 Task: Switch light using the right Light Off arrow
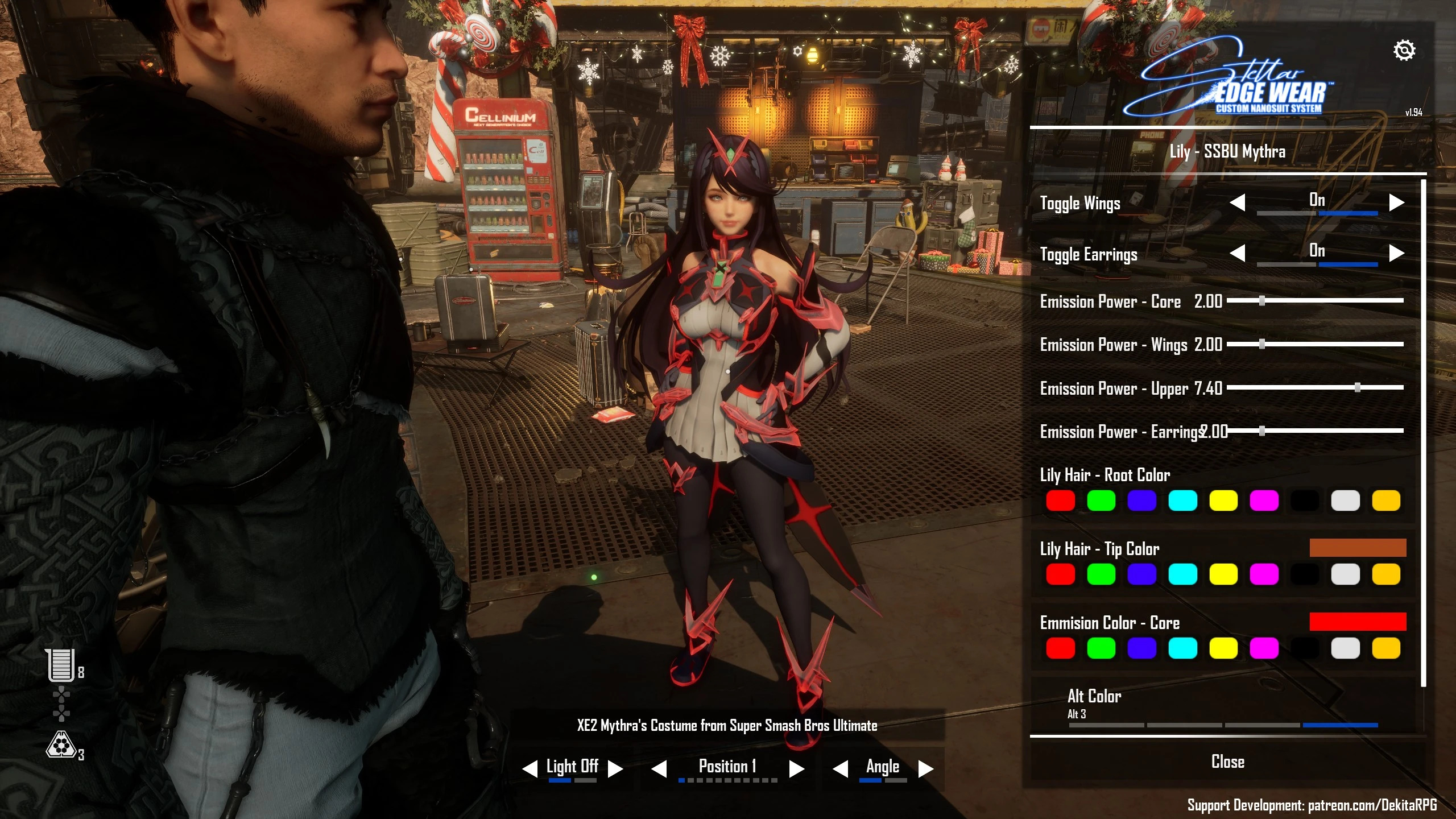(x=615, y=769)
